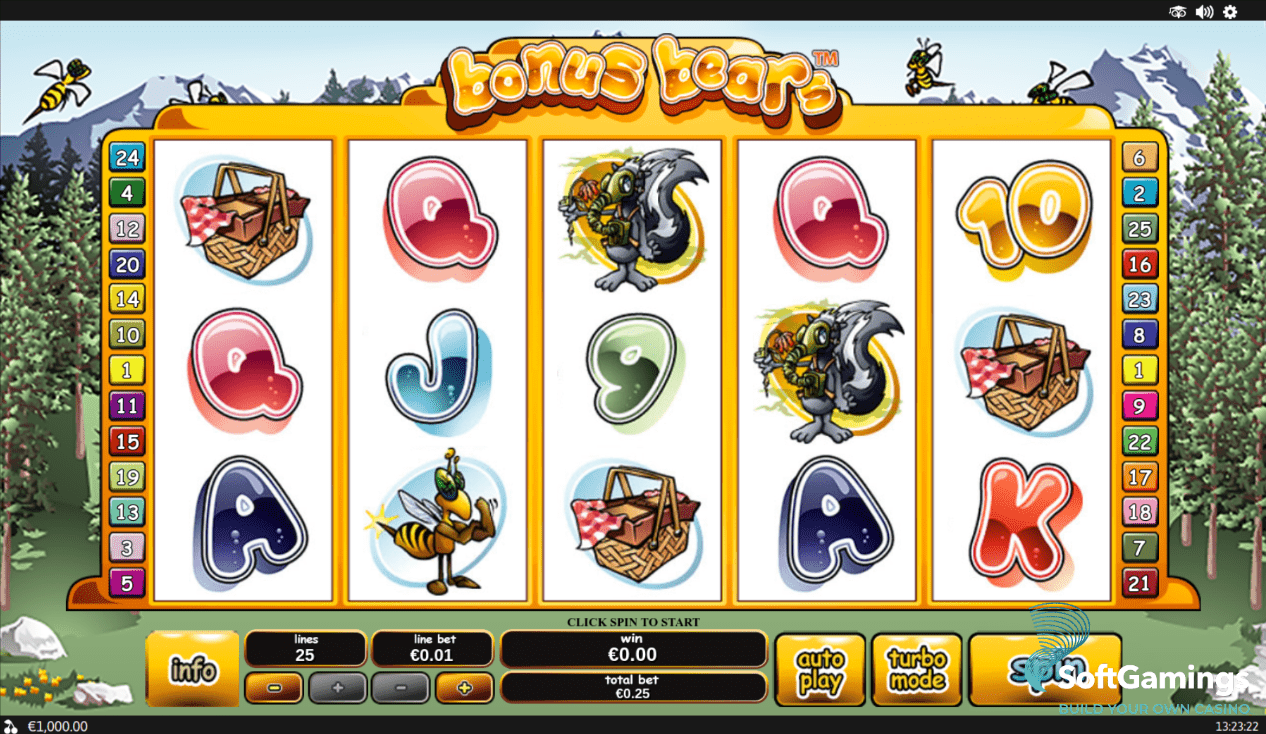Open the info paytable
Viewport: 1266px width, 734px height.
(192, 669)
